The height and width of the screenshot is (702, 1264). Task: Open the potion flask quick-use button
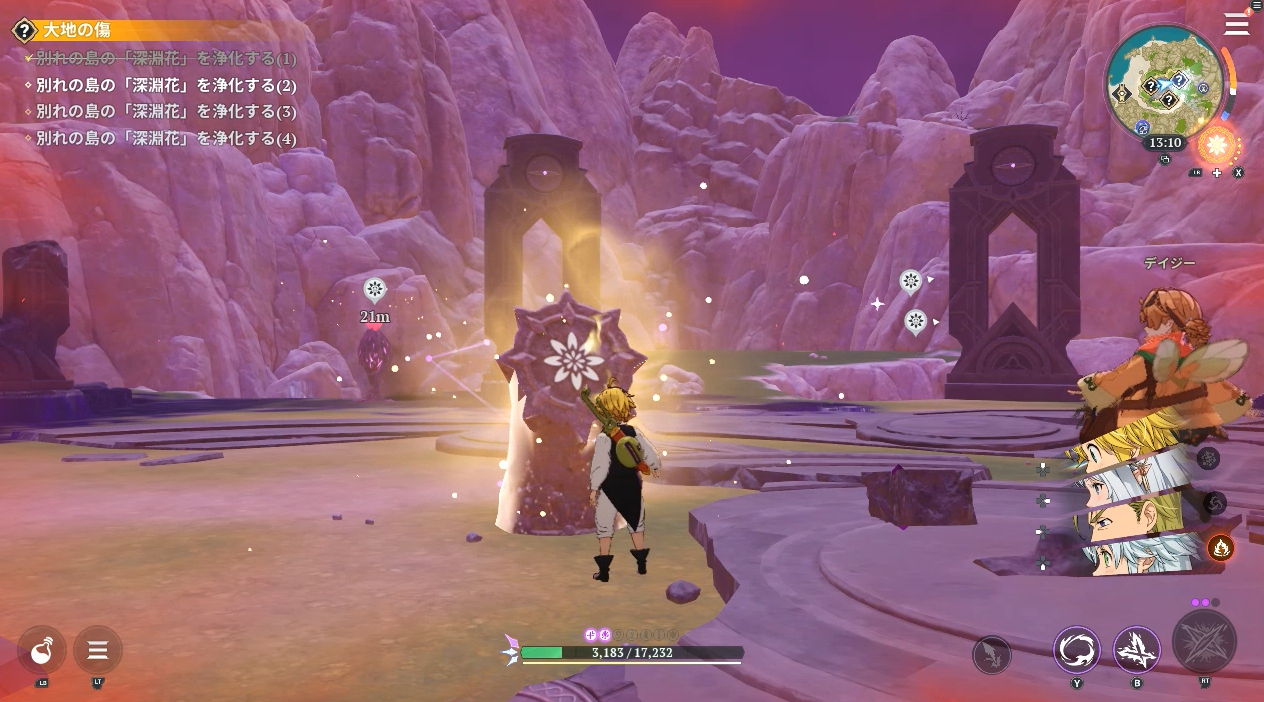[42, 651]
